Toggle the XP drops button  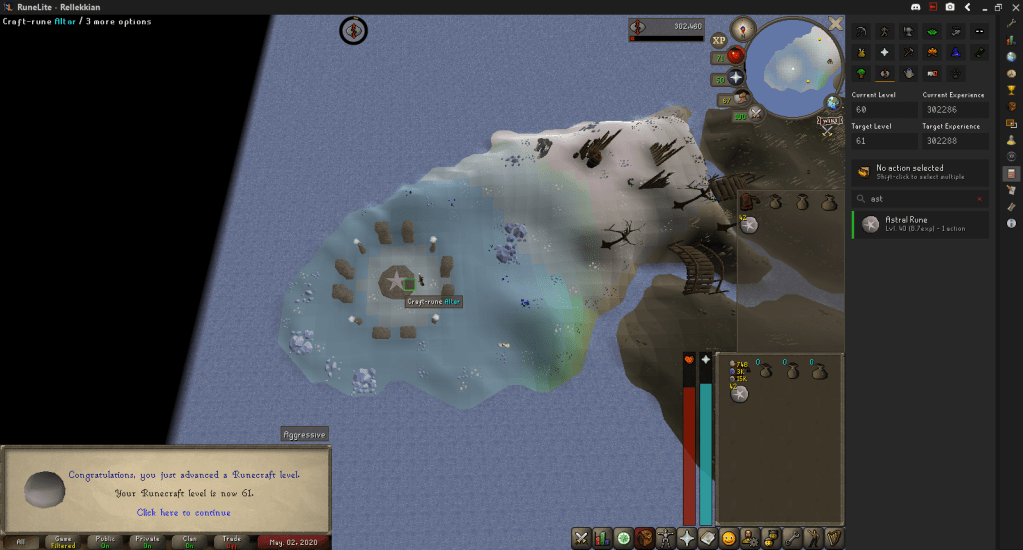719,40
